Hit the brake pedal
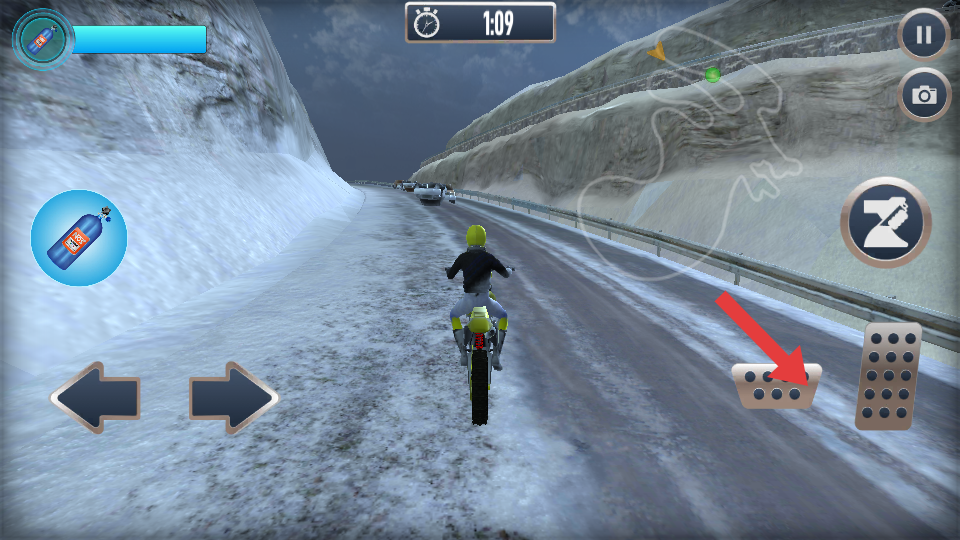 (x=776, y=386)
